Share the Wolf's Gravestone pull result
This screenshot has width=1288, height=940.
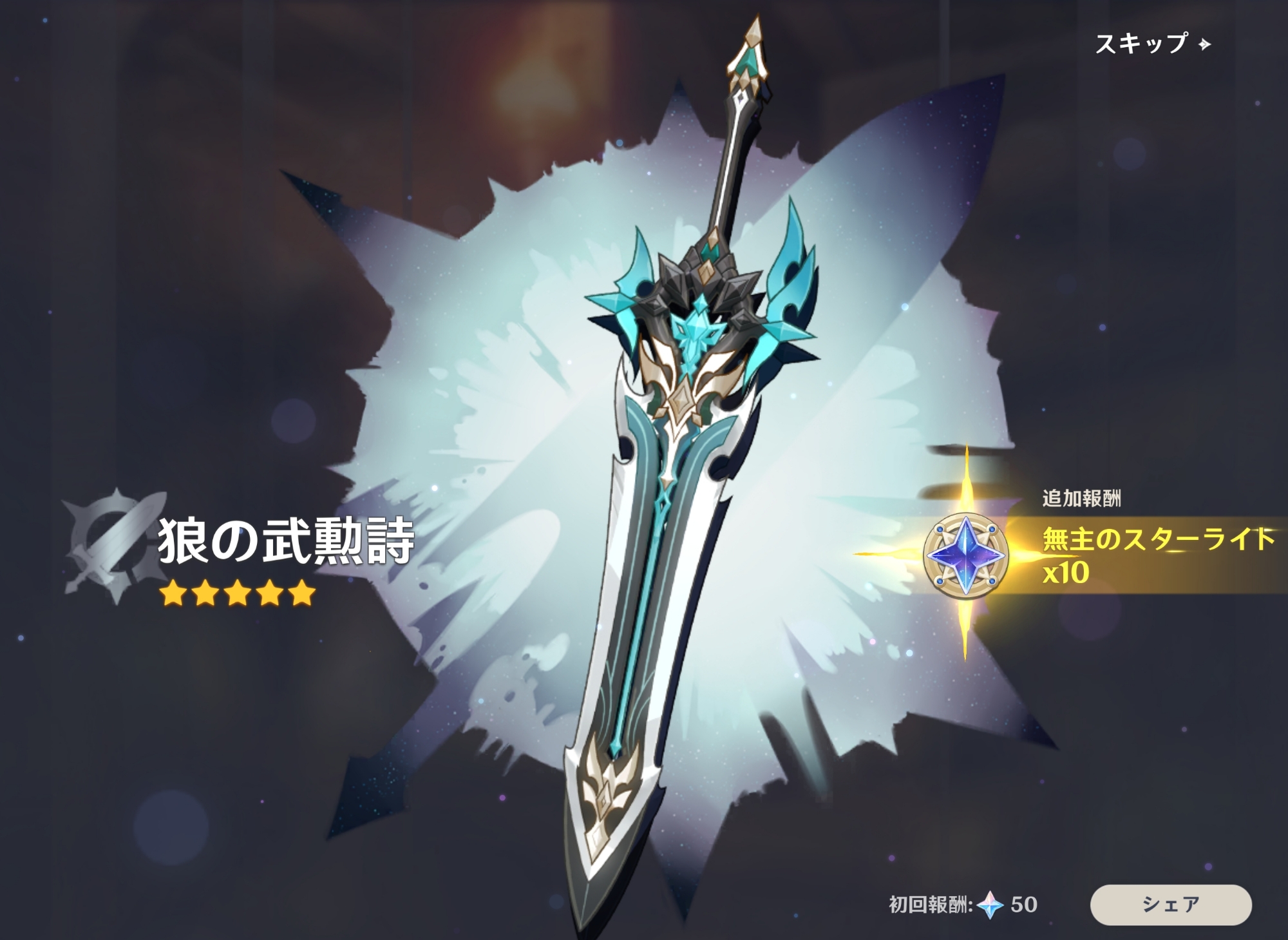1170,904
